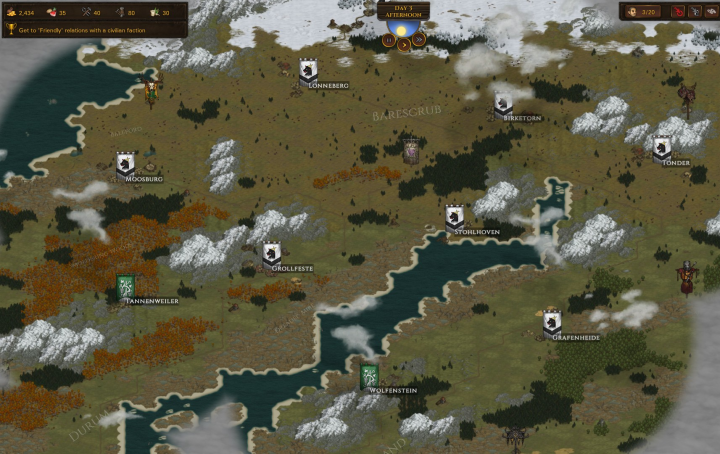Select the Tonder settlement banner
The width and height of the screenshot is (720, 454).
[662, 147]
